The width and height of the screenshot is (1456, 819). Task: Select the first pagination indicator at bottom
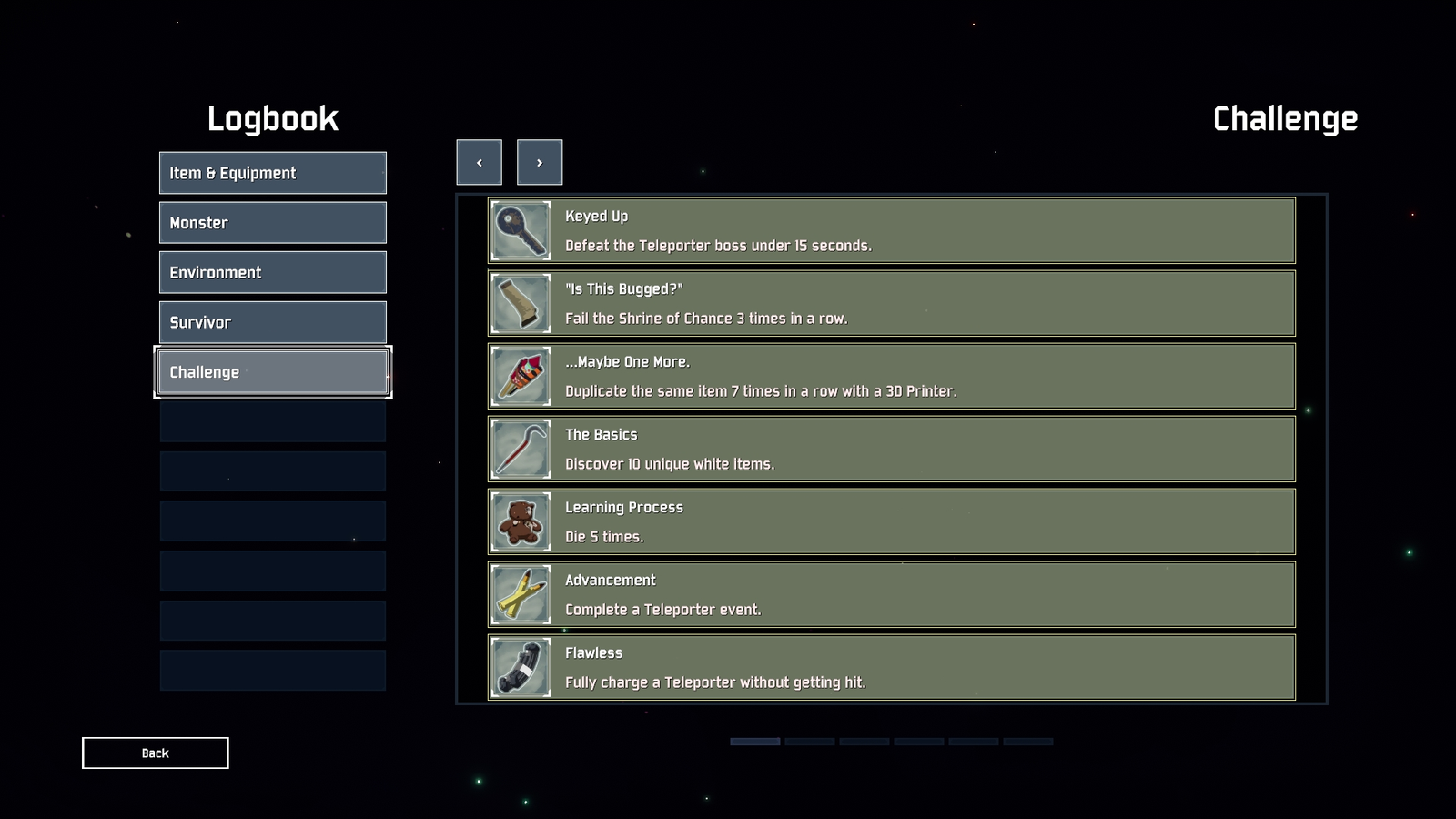pyautogui.click(x=754, y=742)
